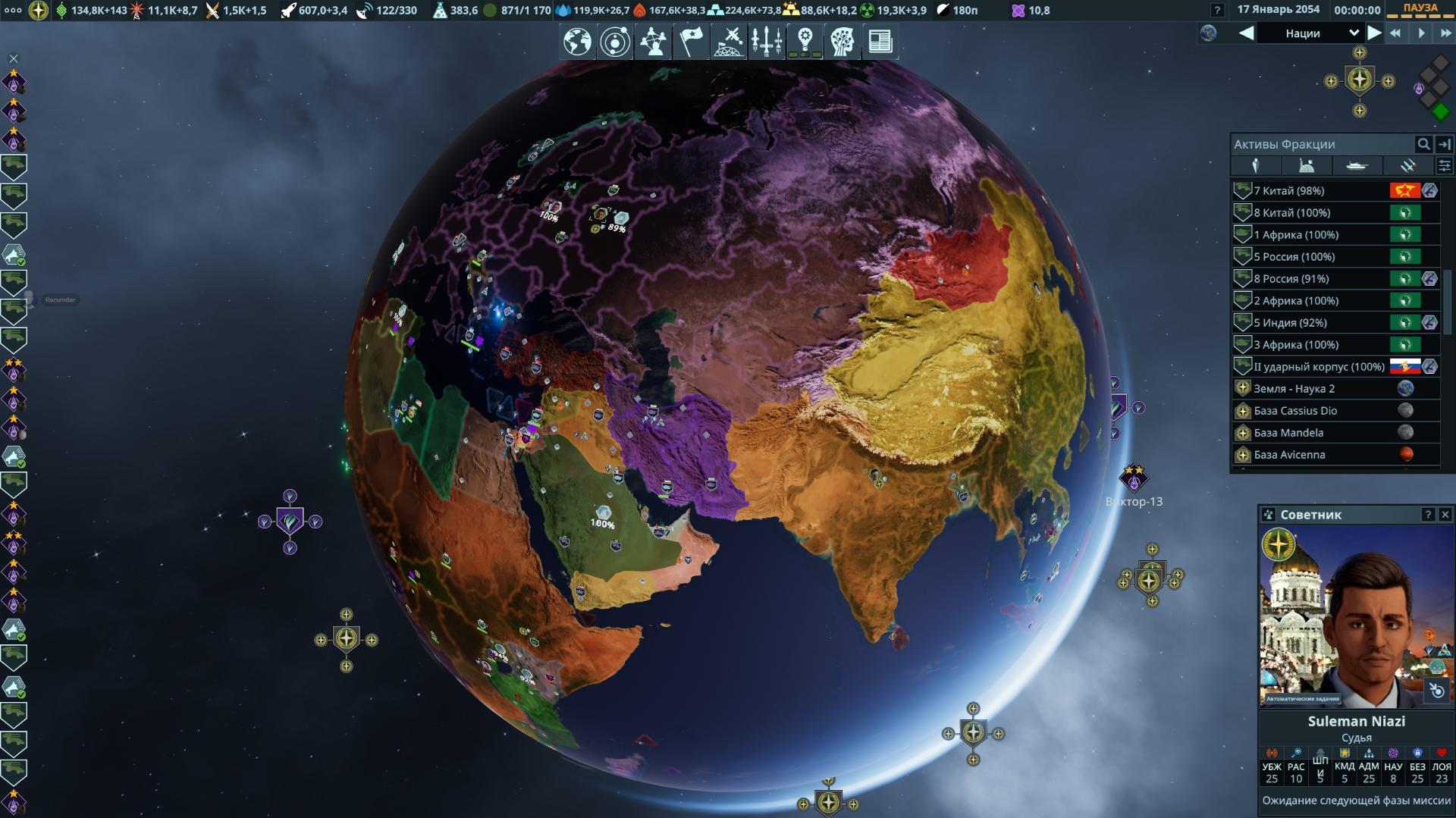The height and width of the screenshot is (818, 1456).
Task: Open the habitats dome screen
Action: pyautogui.click(x=729, y=42)
